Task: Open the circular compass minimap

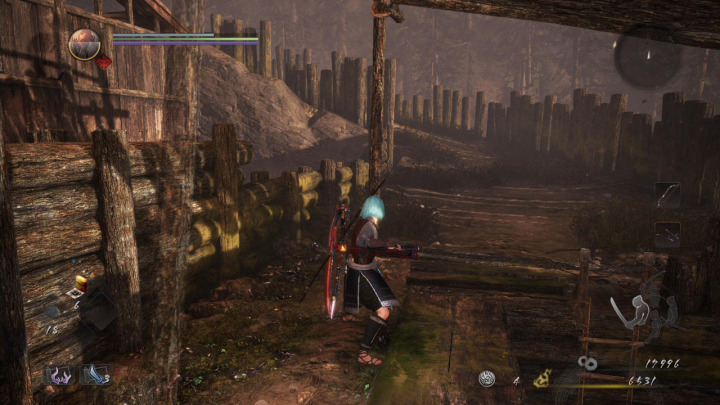Action: 647,55
